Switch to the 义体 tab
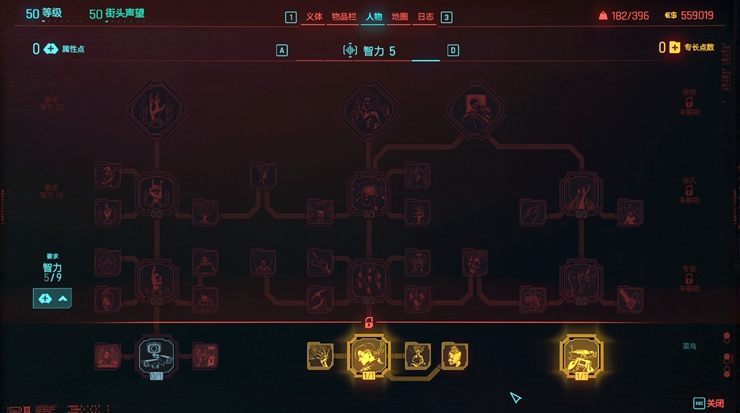Viewport: 740px width, 413px height. click(x=315, y=16)
